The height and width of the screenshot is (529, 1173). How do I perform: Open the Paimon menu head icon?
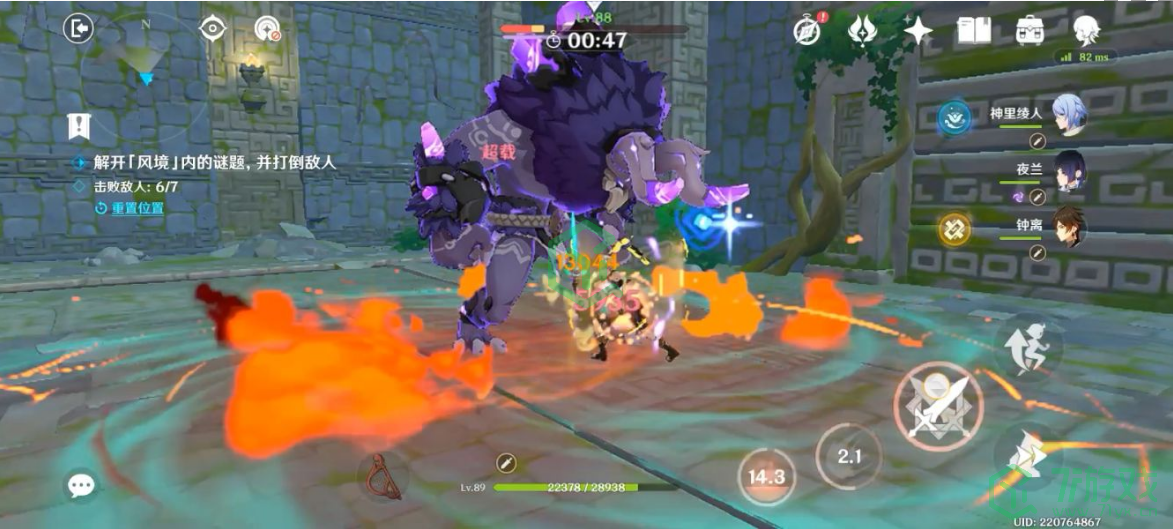click(1086, 29)
